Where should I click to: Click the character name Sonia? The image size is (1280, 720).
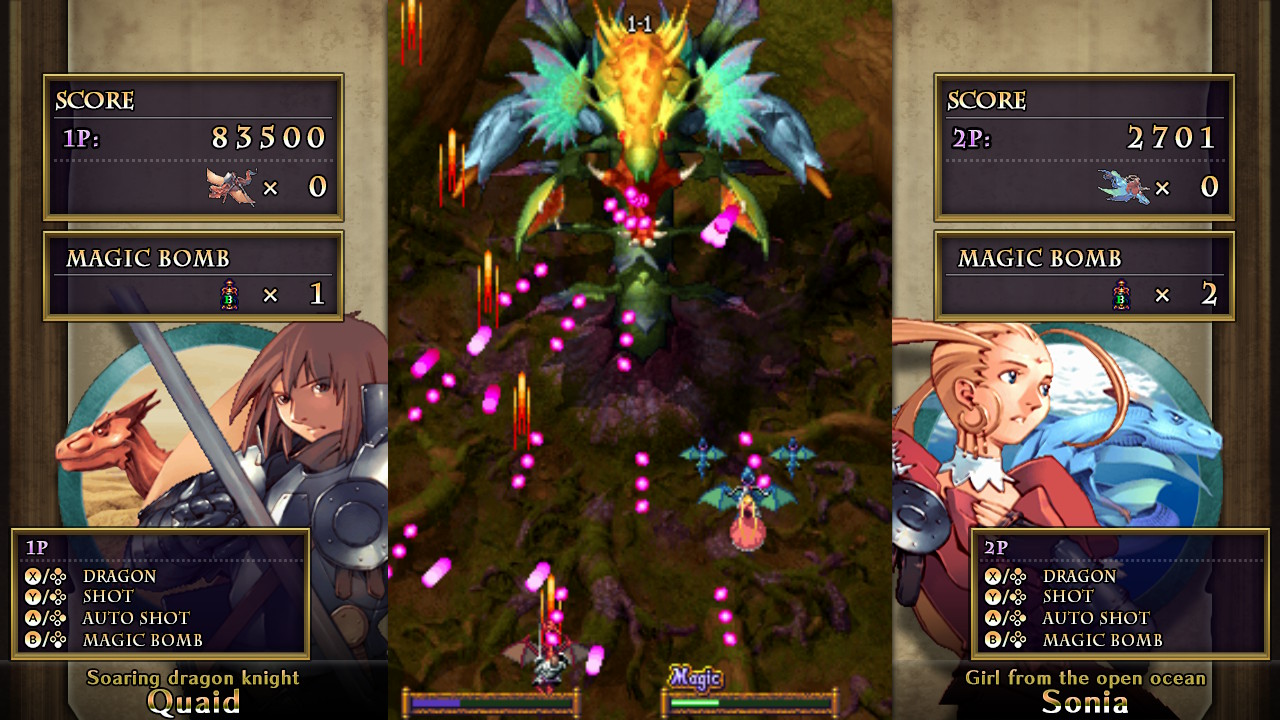coord(1088,703)
